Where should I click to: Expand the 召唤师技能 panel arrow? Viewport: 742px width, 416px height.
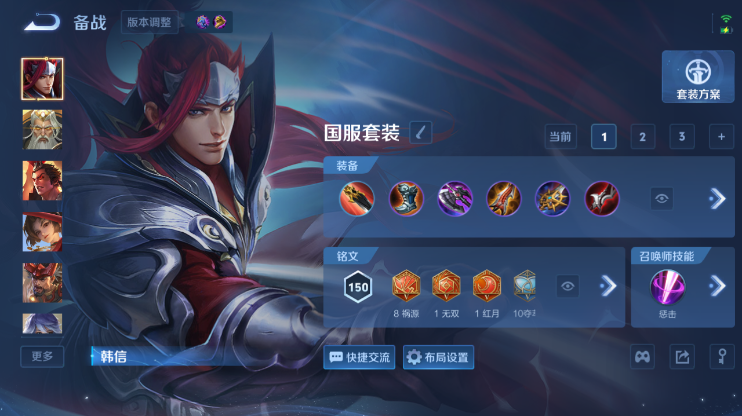tap(716, 287)
